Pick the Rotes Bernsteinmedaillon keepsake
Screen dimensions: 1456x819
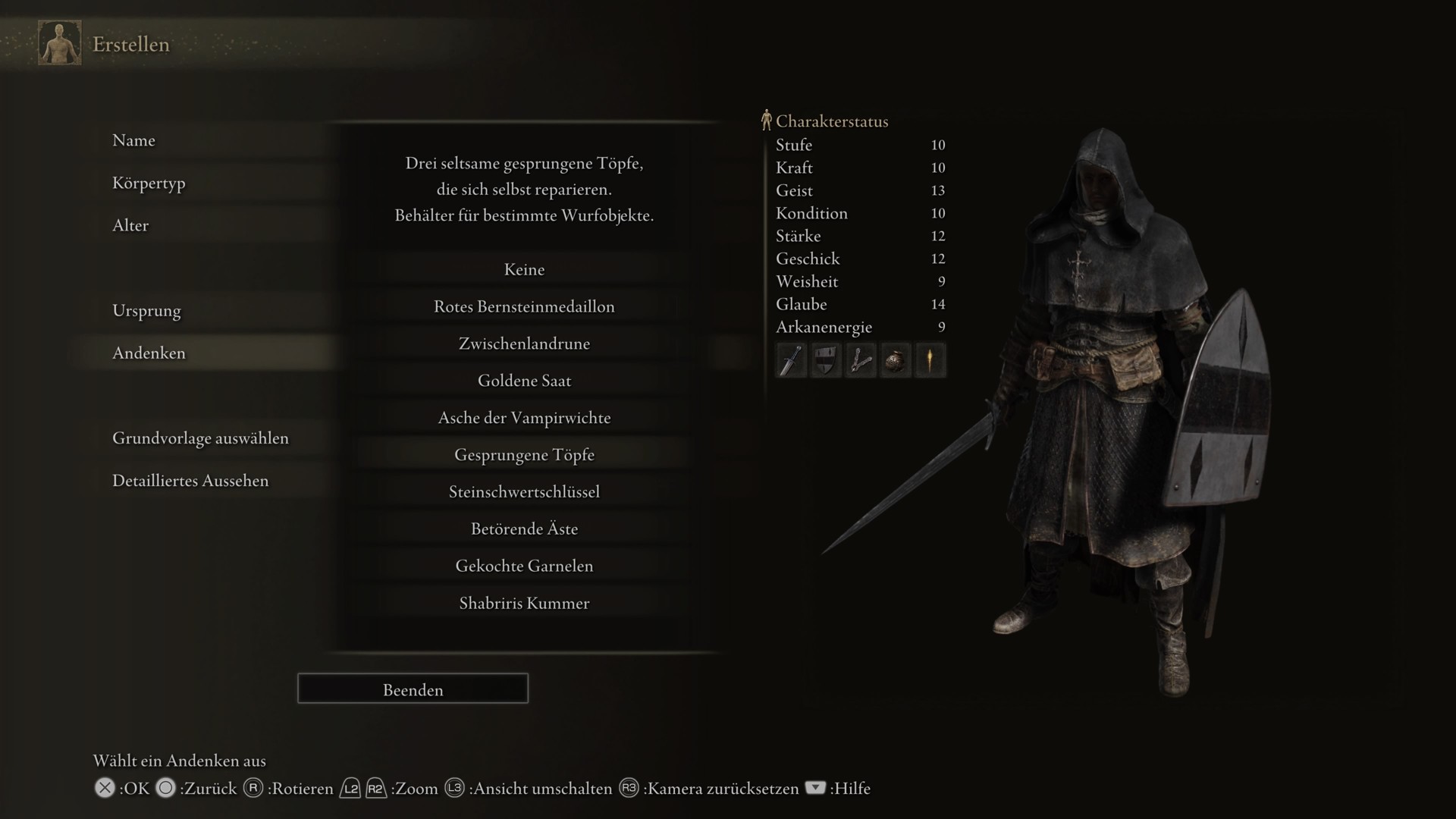tap(524, 306)
